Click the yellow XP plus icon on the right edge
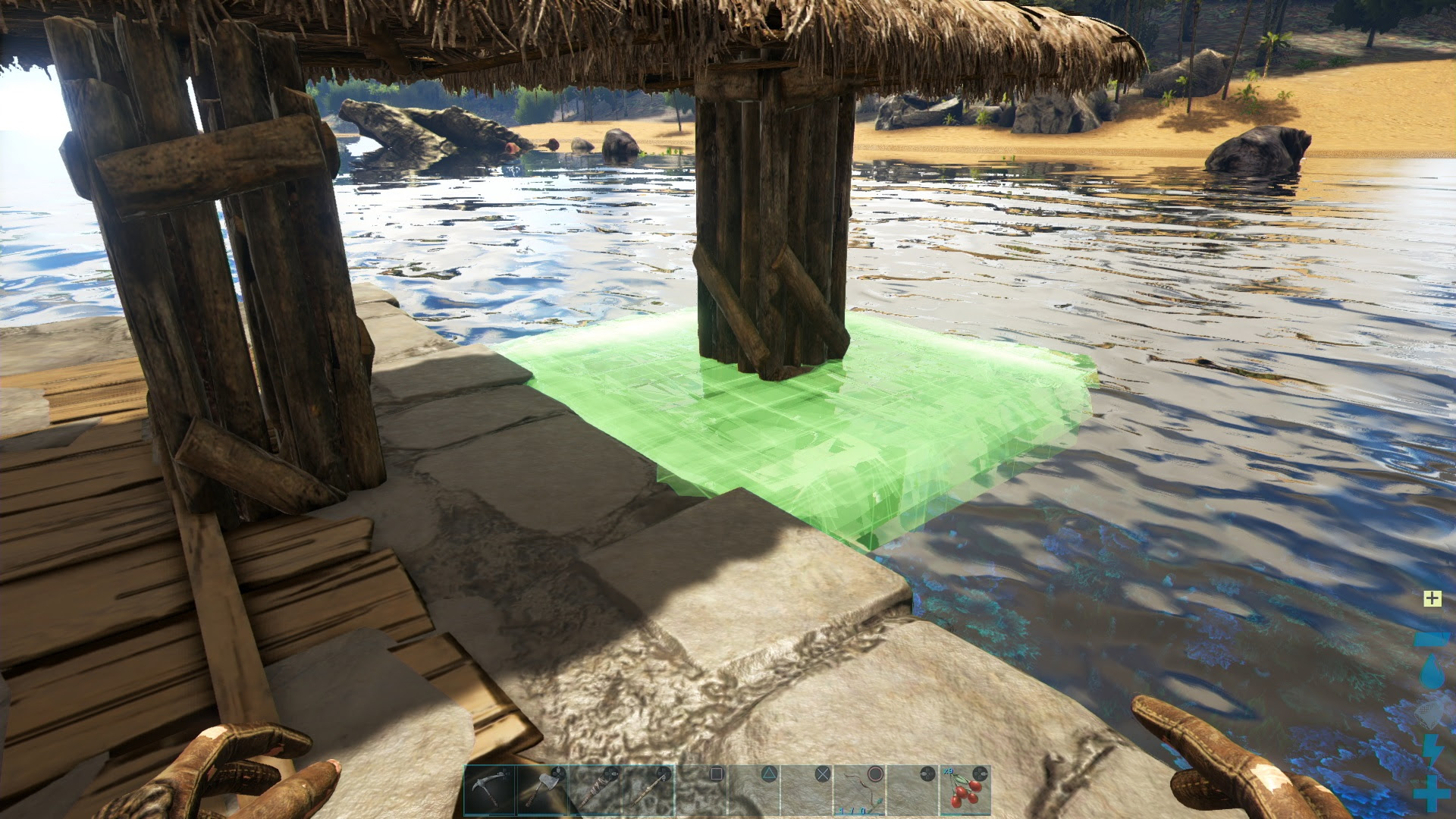This screenshot has width=1456, height=819. coord(1432,599)
